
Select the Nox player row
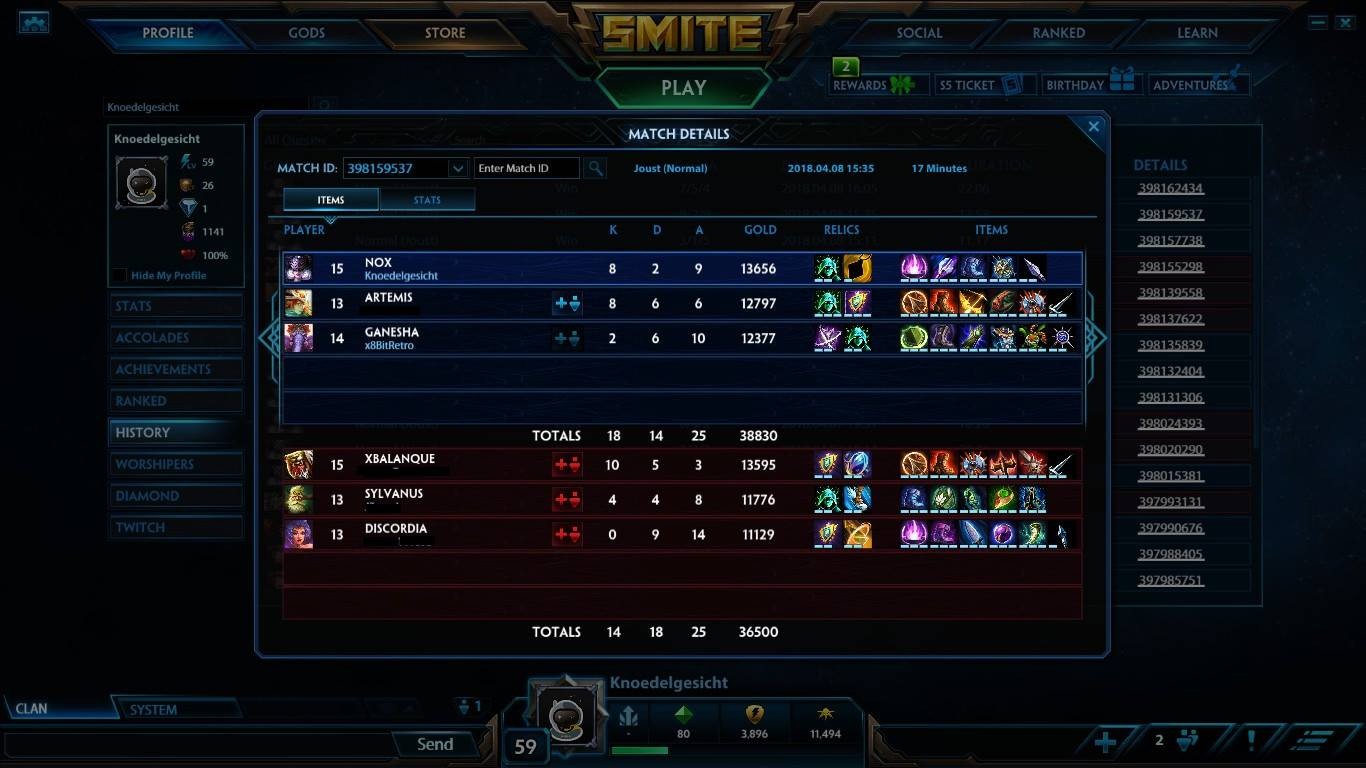click(x=682, y=268)
